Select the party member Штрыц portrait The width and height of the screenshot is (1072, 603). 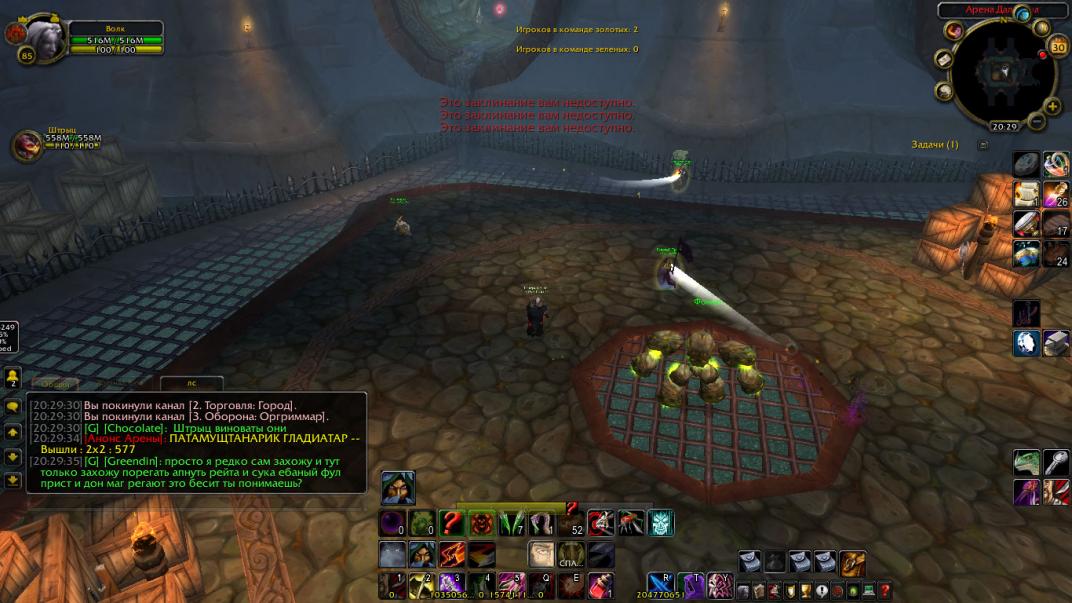tap(27, 146)
